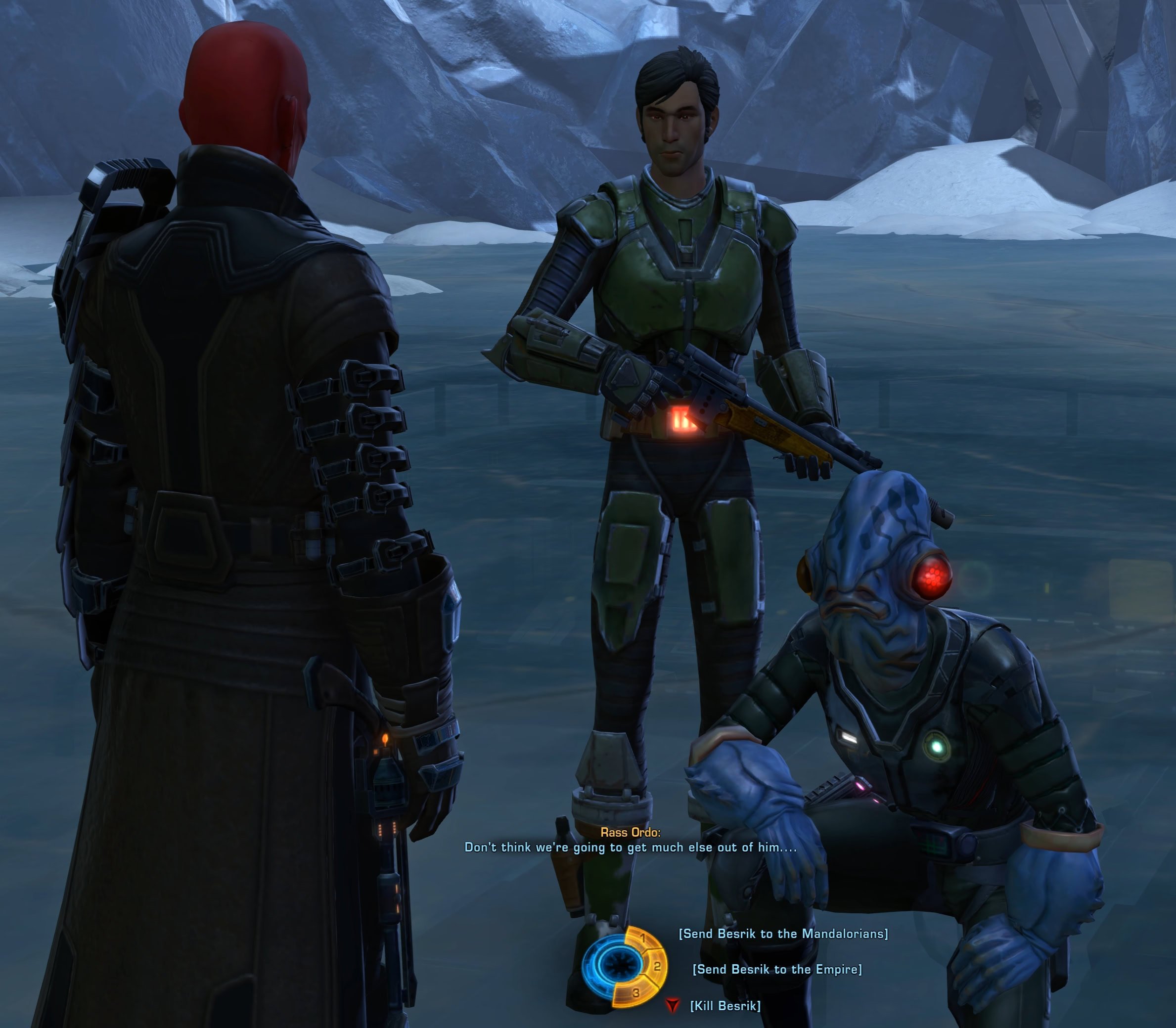The width and height of the screenshot is (1176, 1028).
Task: Click dialogue wheel segment number 3
Action: click(x=634, y=993)
